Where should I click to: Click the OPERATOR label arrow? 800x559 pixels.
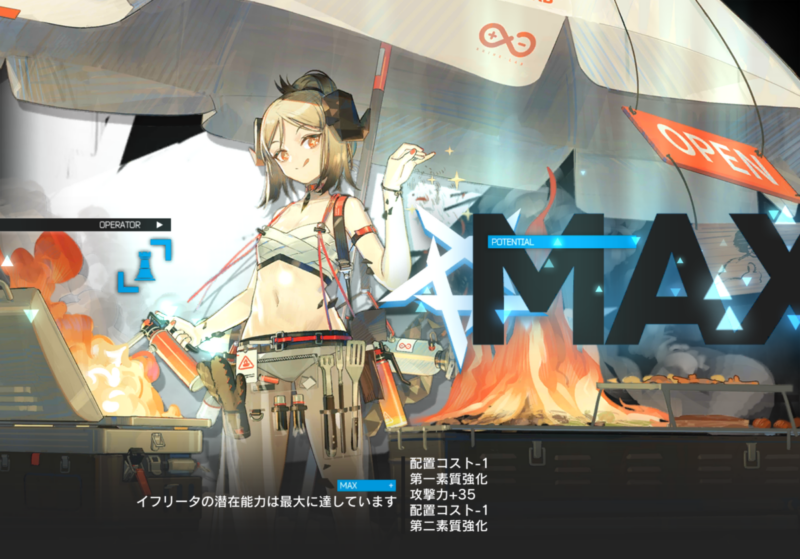[159, 225]
